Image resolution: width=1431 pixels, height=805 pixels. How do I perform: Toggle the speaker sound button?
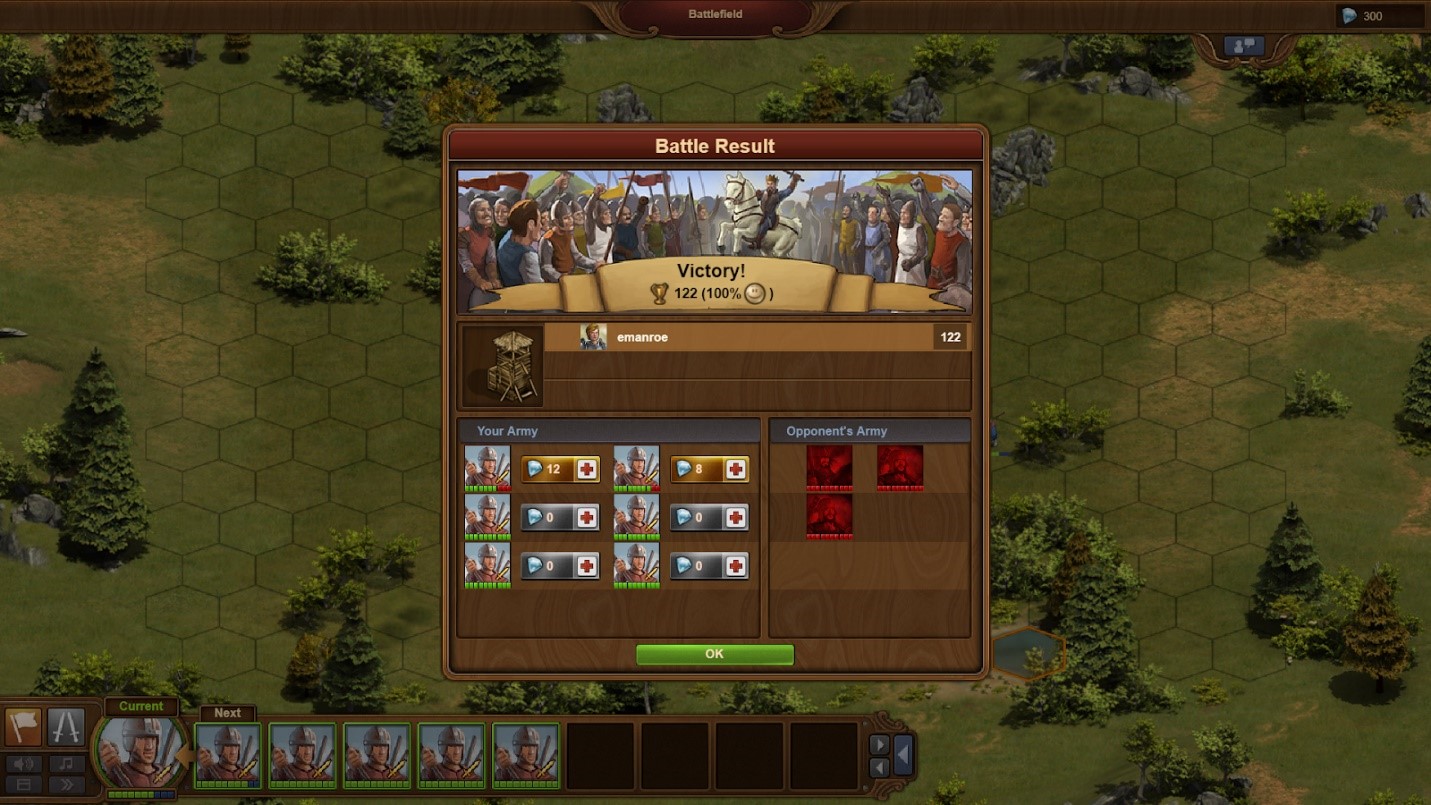point(23,764)
